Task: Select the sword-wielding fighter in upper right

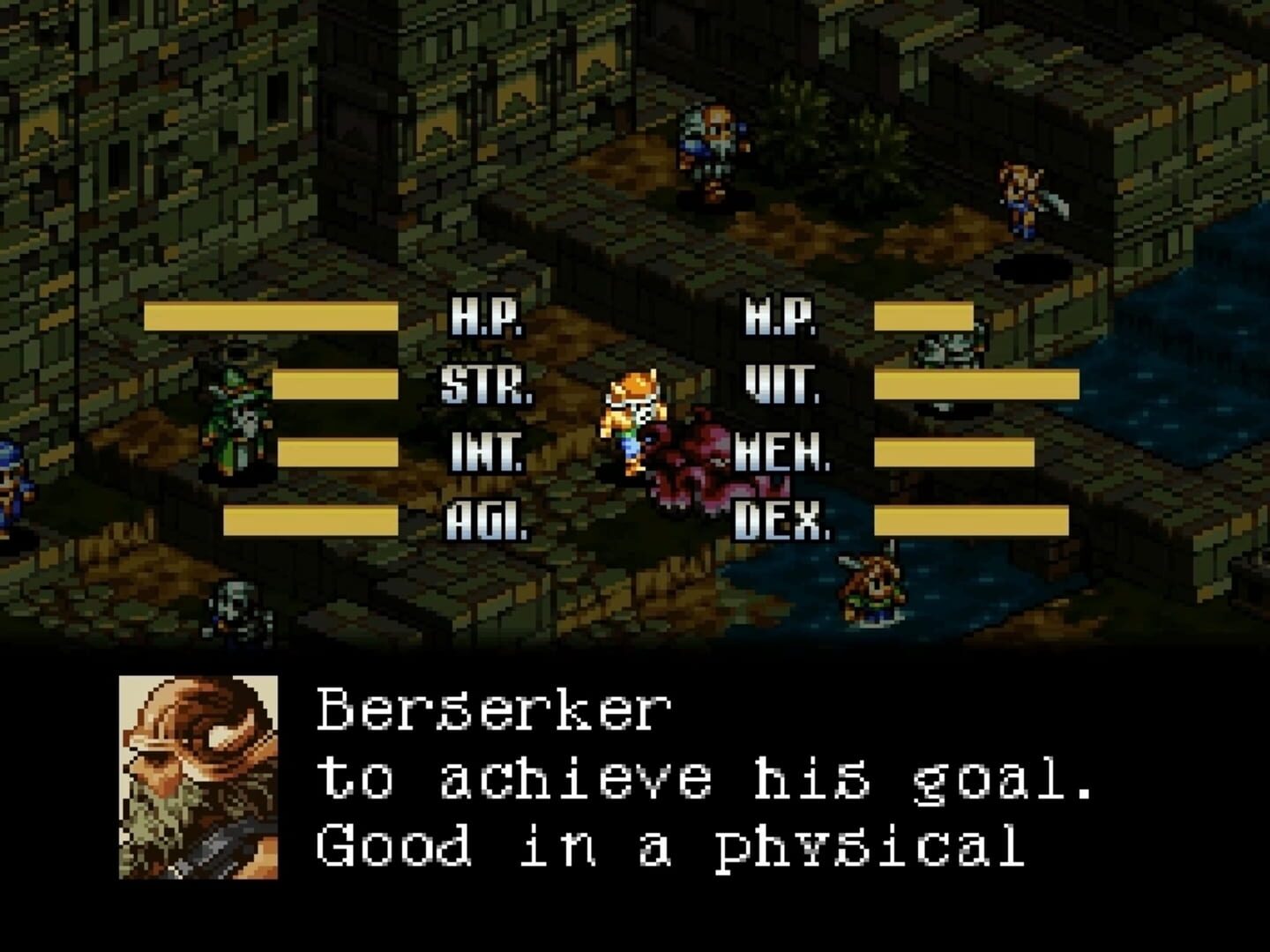Action: 1019,194
